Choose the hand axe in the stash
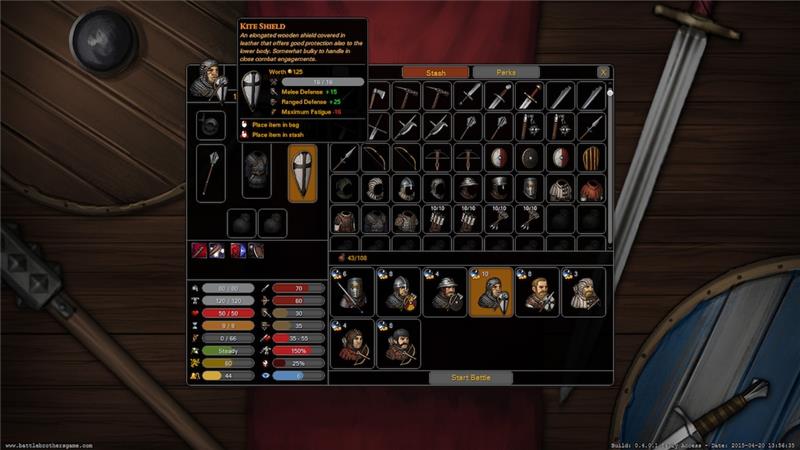The height and width of the screenshot is (450, 800). [x=375, y=95]
